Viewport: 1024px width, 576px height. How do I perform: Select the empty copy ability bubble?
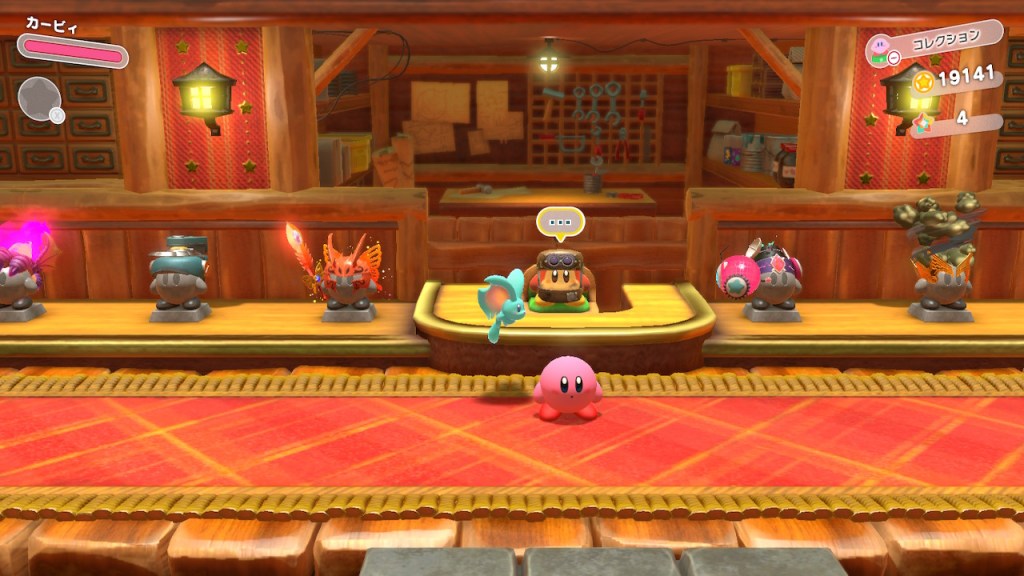pos(40,97)
